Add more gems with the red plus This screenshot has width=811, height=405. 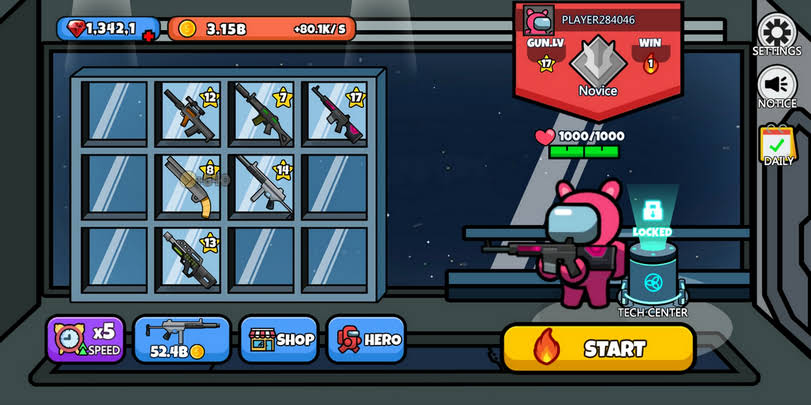pos(149,36)
